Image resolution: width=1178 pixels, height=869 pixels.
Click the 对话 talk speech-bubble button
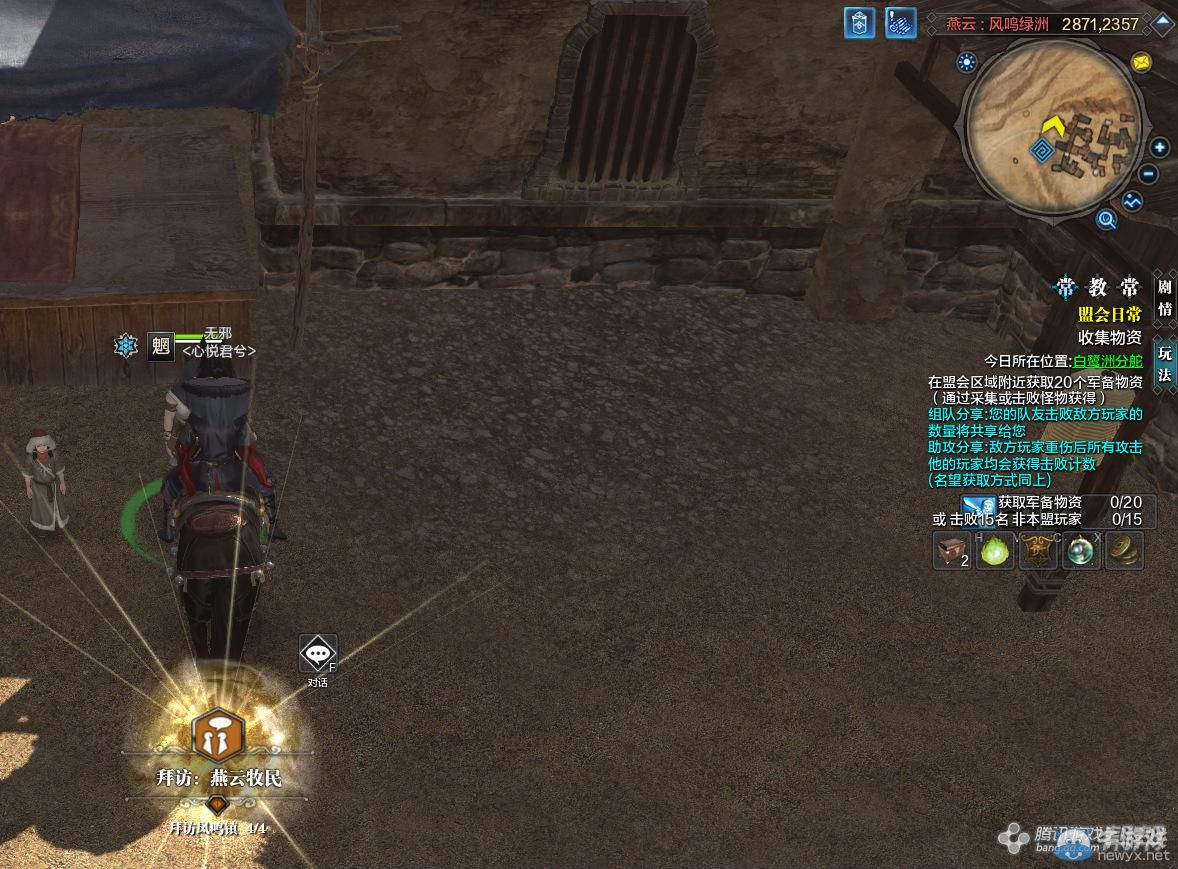(x=318, y=654)
